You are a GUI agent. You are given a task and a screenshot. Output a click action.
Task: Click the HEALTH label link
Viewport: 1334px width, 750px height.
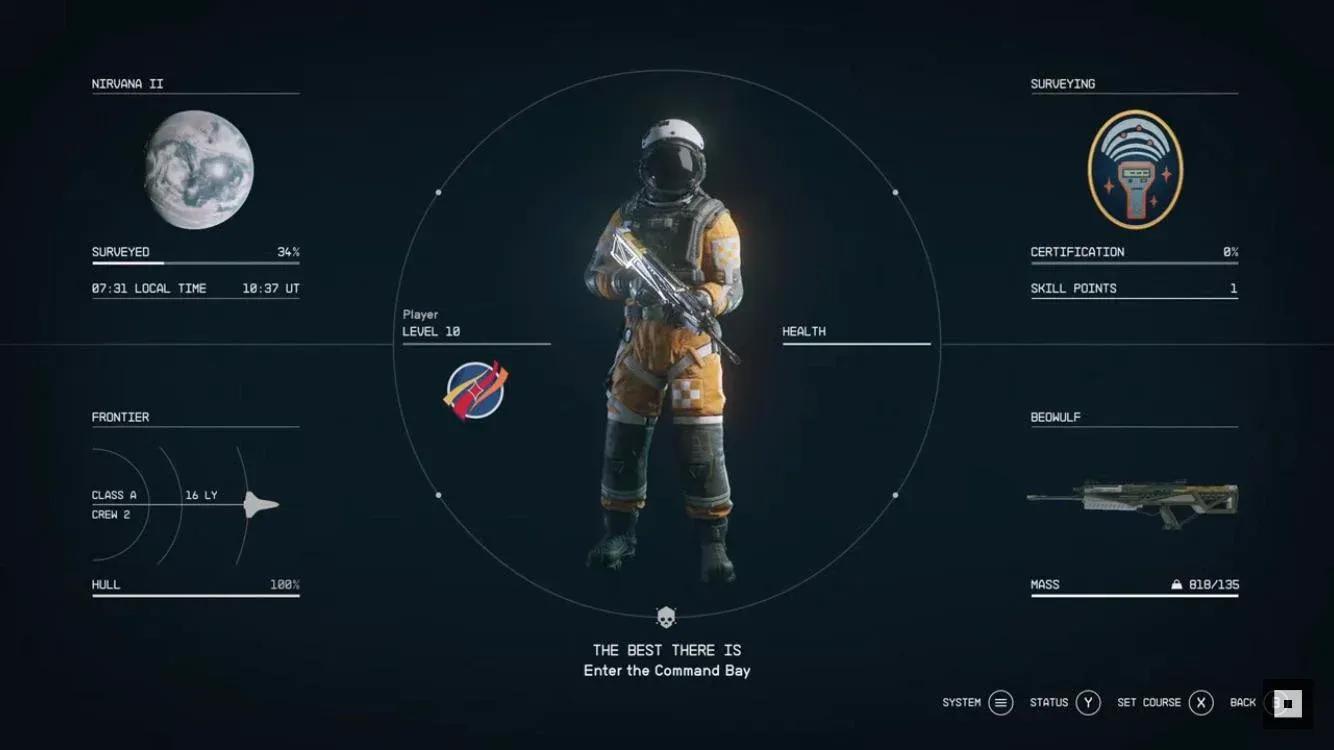point(804,331)
